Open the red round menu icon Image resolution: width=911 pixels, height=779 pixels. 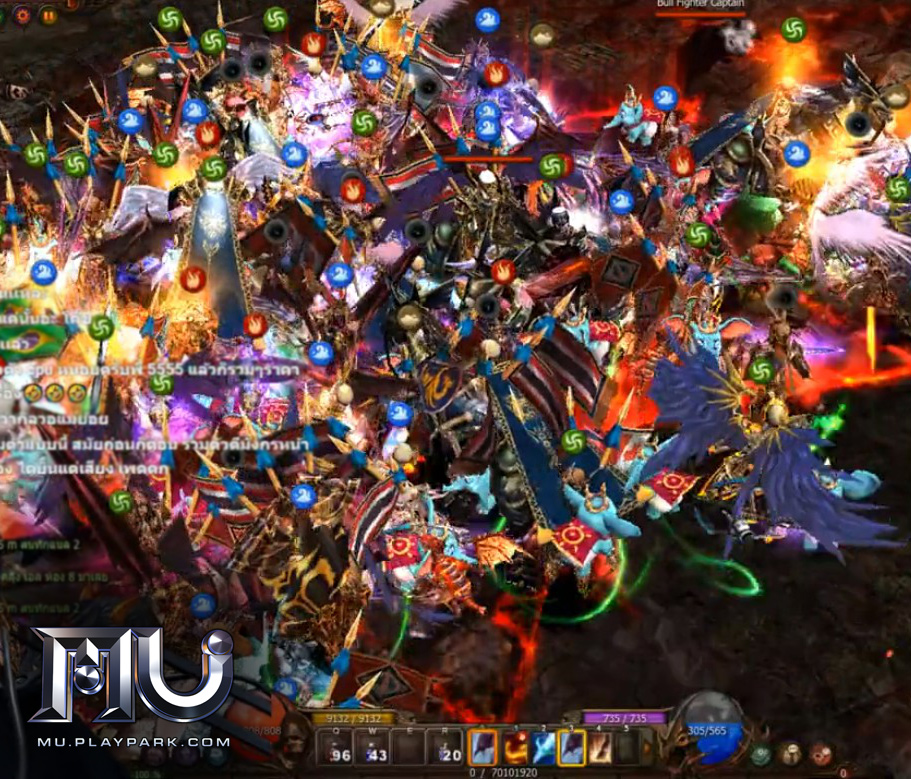coord(822,752)
